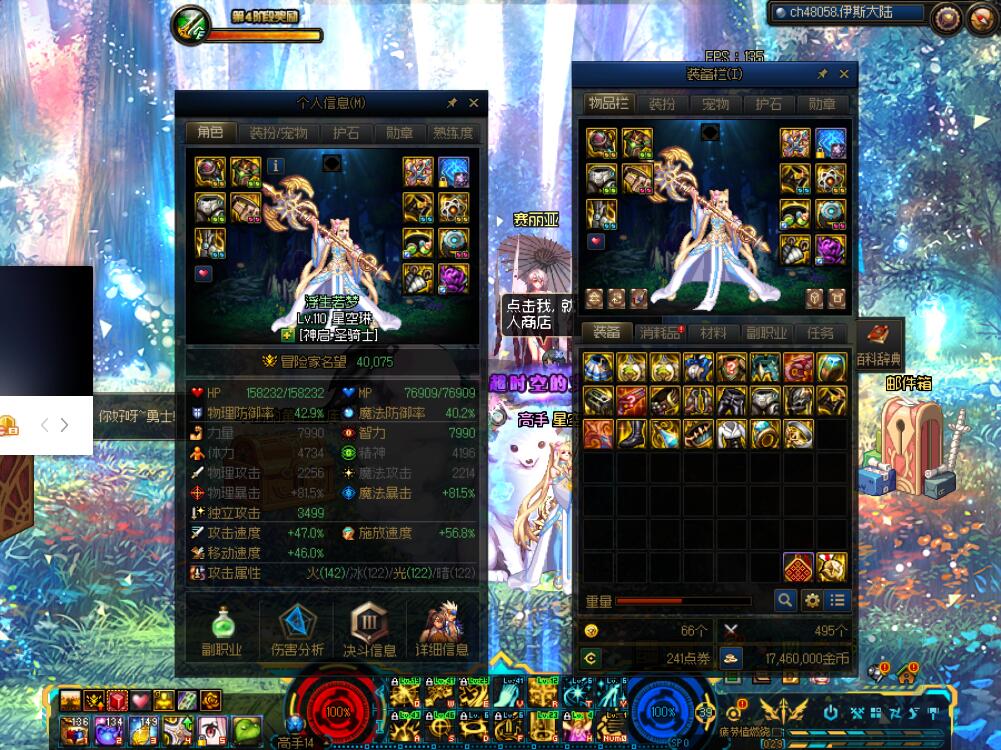Switch to the 宠物 tab in equipment window
The height and width of the screenshot is (750, 1001).
(716, 104)
